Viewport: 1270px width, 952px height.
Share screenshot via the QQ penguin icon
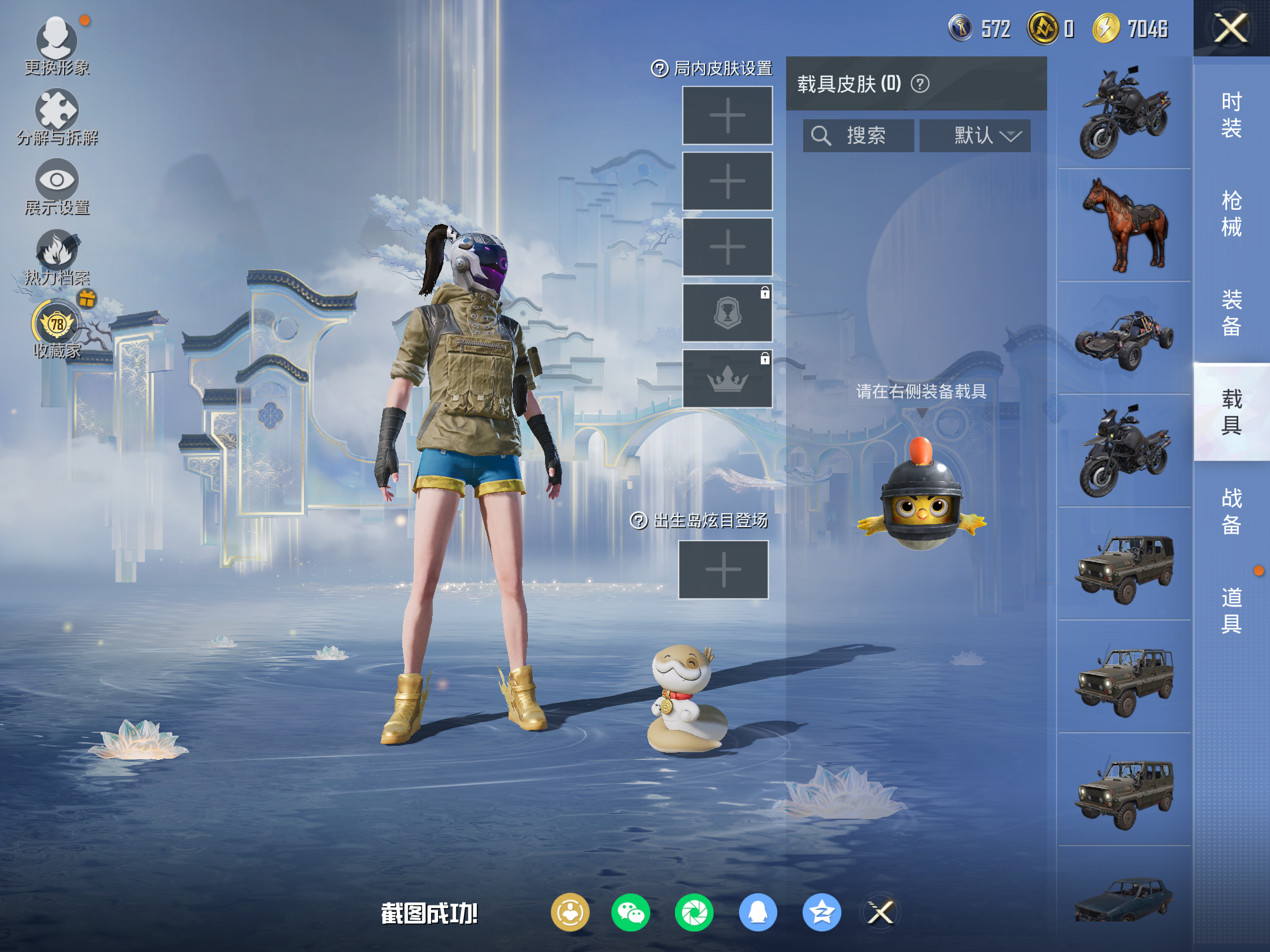coord(758,913)
